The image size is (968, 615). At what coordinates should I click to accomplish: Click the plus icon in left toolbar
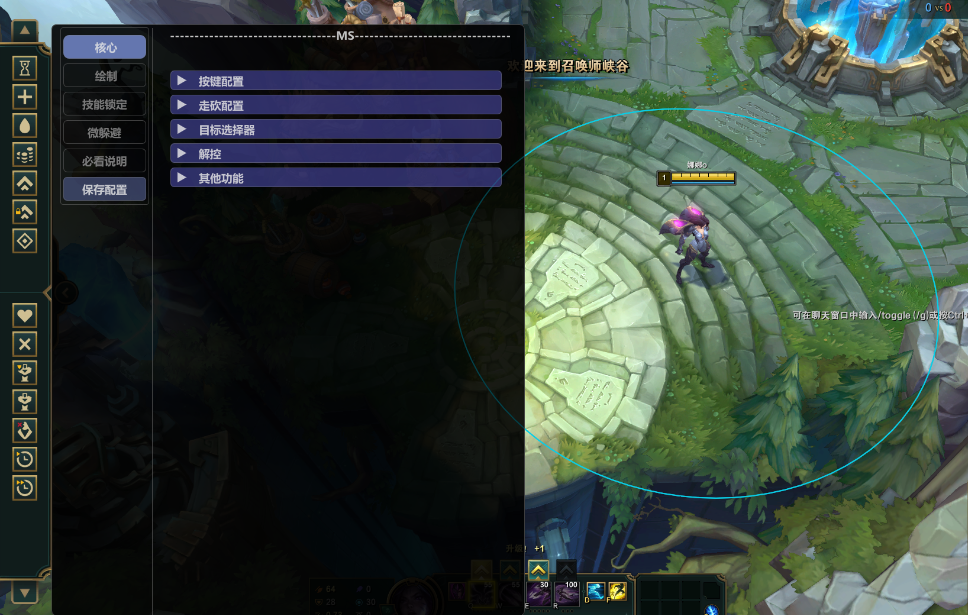pyautogui.click(x=25, y=97)
